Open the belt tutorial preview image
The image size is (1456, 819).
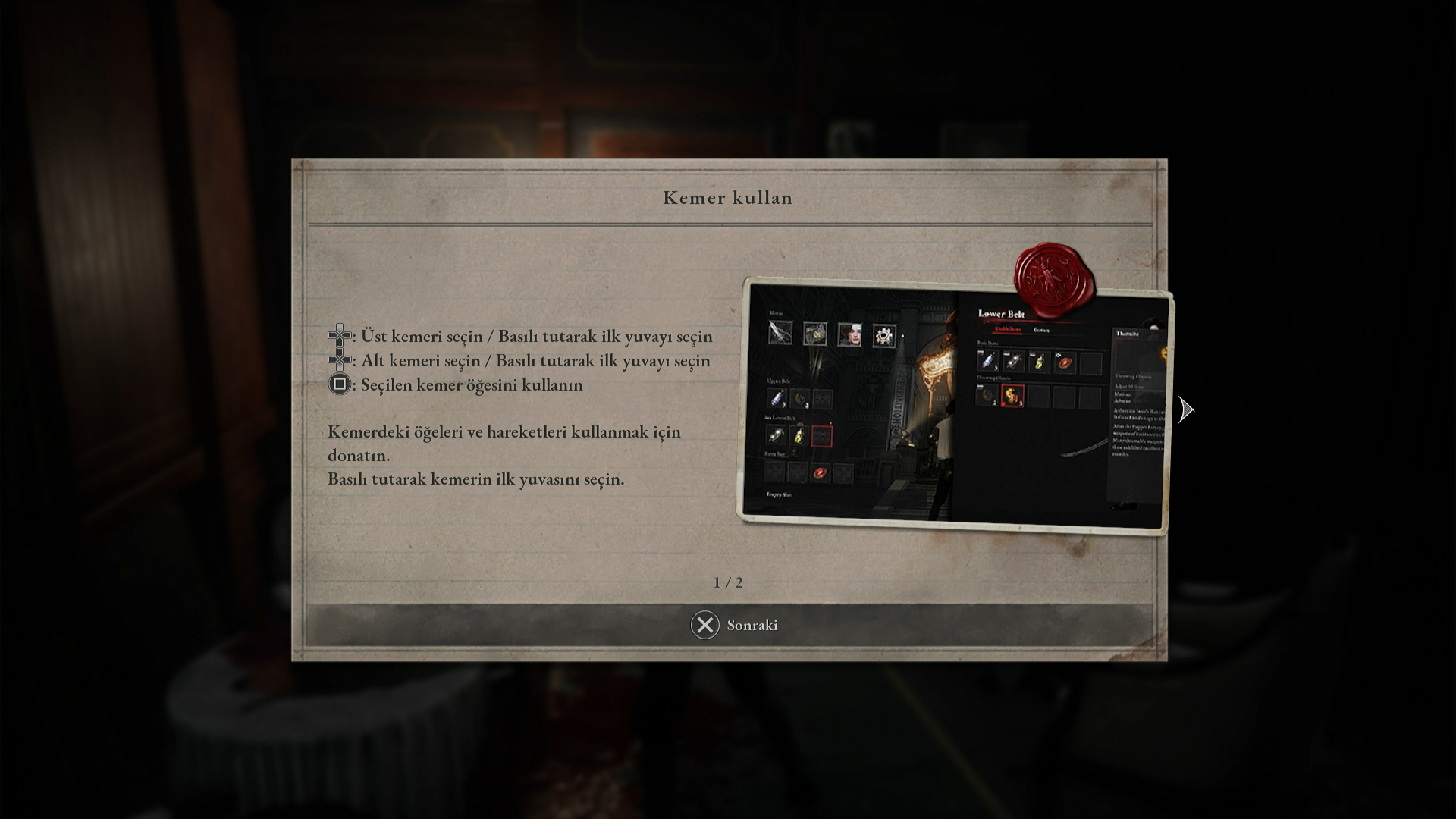(953, 407)
